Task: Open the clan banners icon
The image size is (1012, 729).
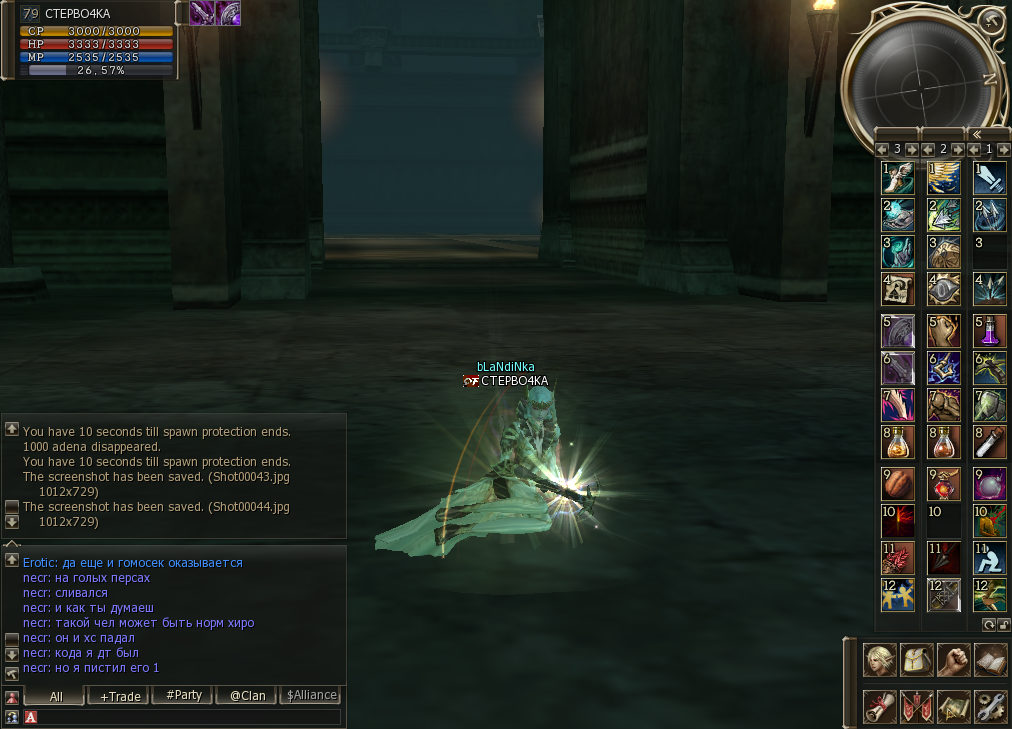Action: 916,706
